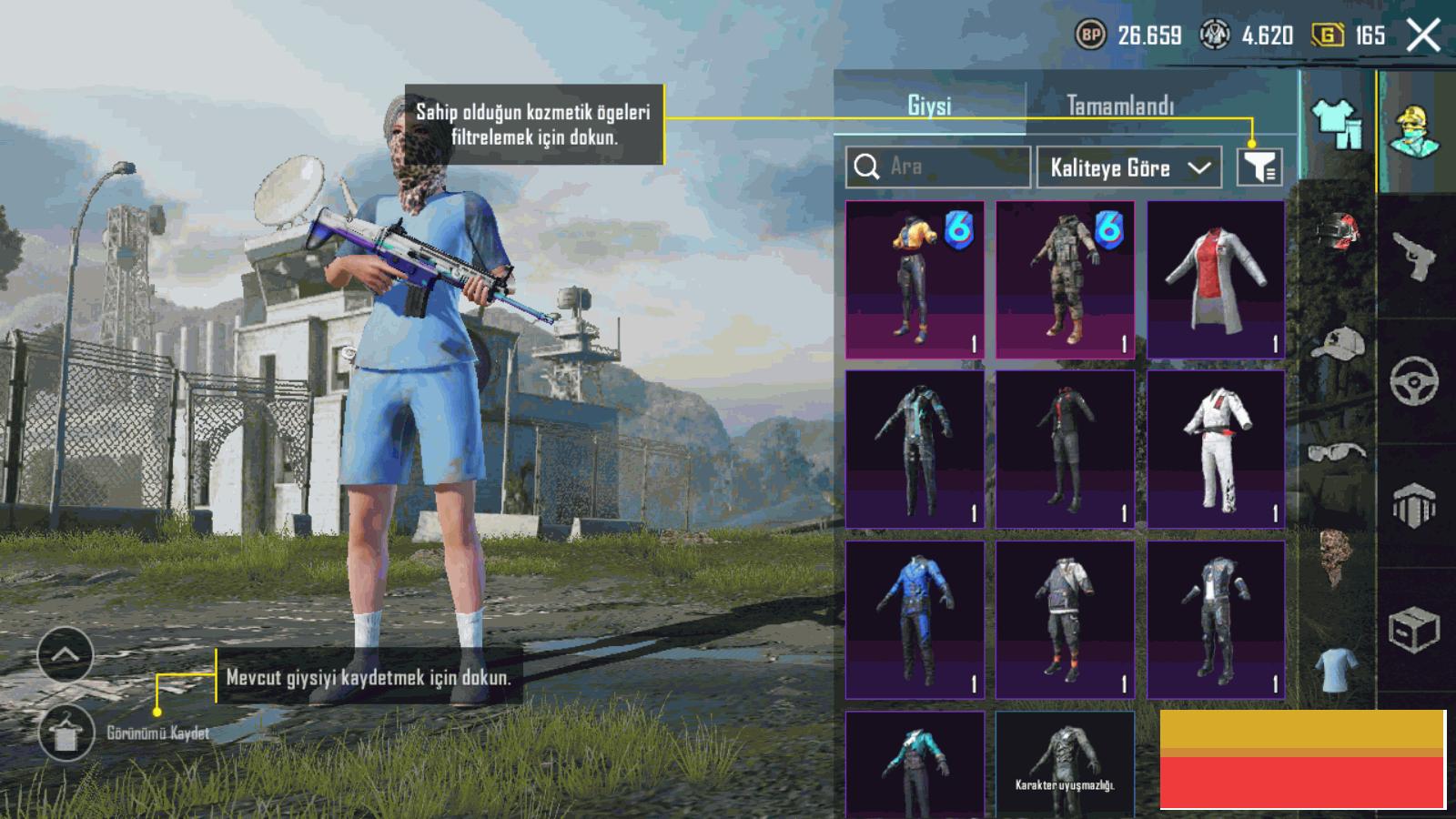Open the crate box section

(x=1414, y=628)
